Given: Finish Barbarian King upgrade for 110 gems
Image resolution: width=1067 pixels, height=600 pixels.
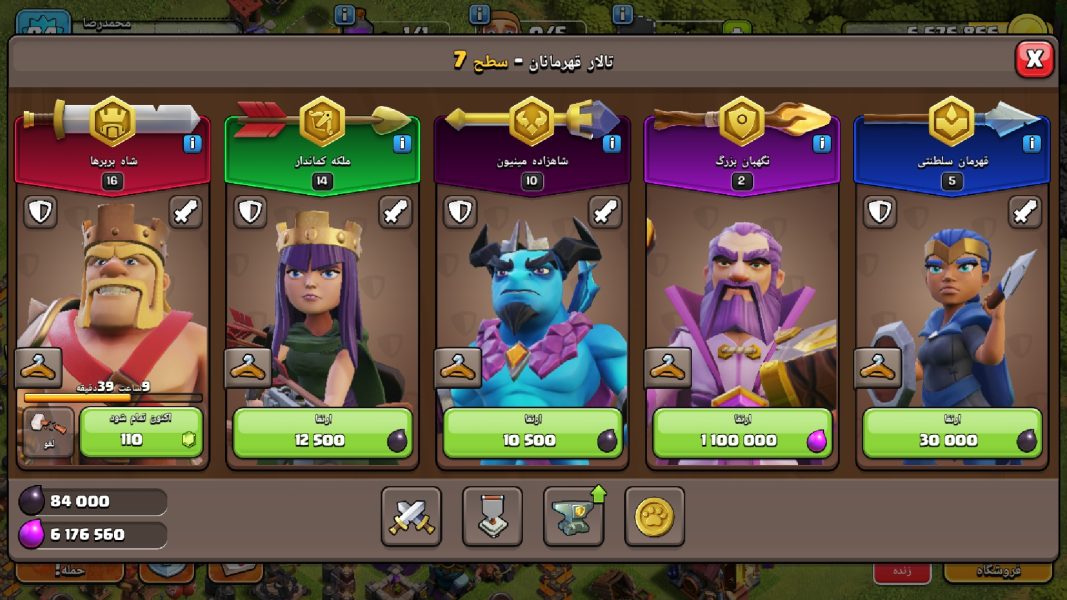Looking at the screenshot, I should [141, 432].
